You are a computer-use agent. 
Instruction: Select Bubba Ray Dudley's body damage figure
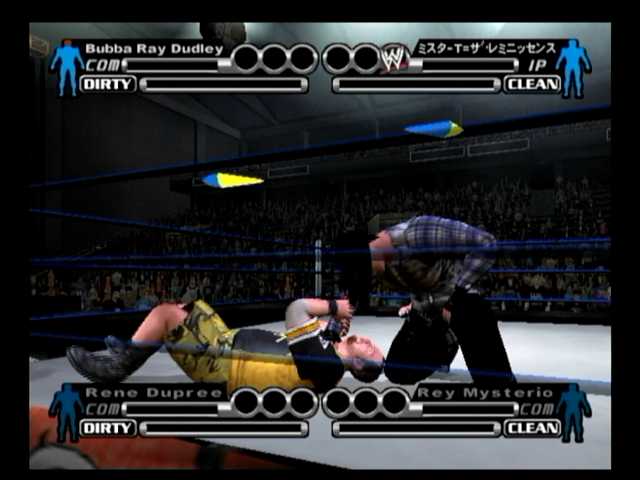pyautogui.click(x=67, y=67)
